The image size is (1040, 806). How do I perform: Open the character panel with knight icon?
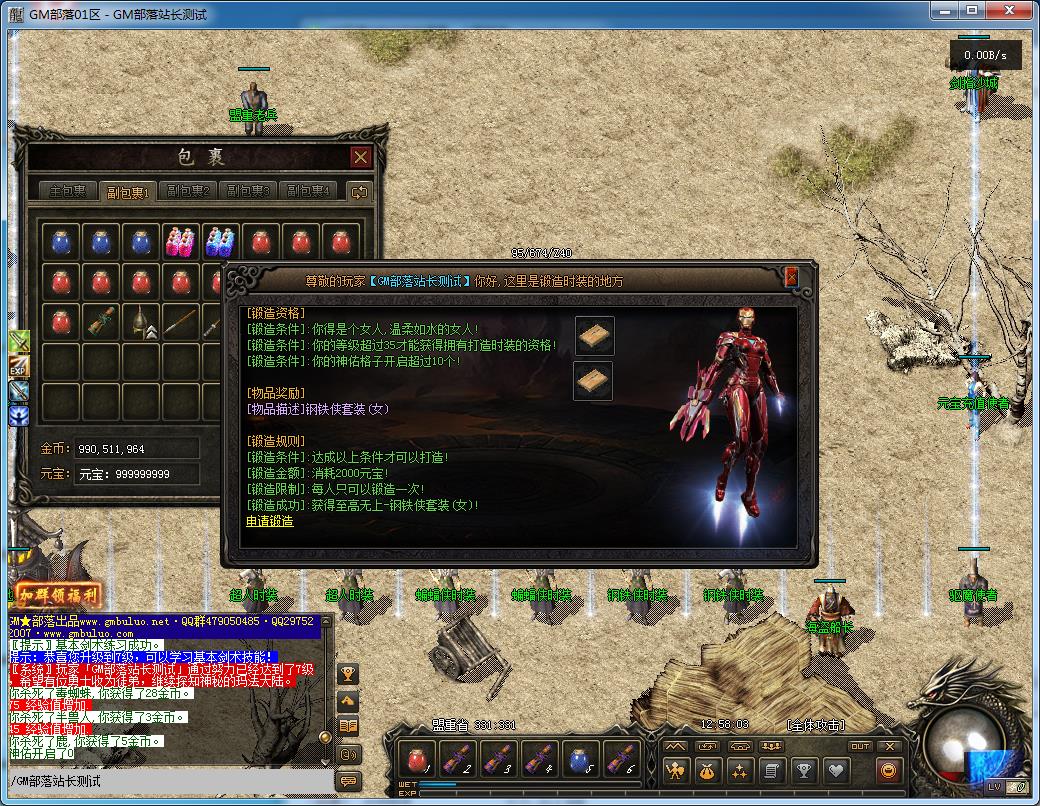[677, 771]
